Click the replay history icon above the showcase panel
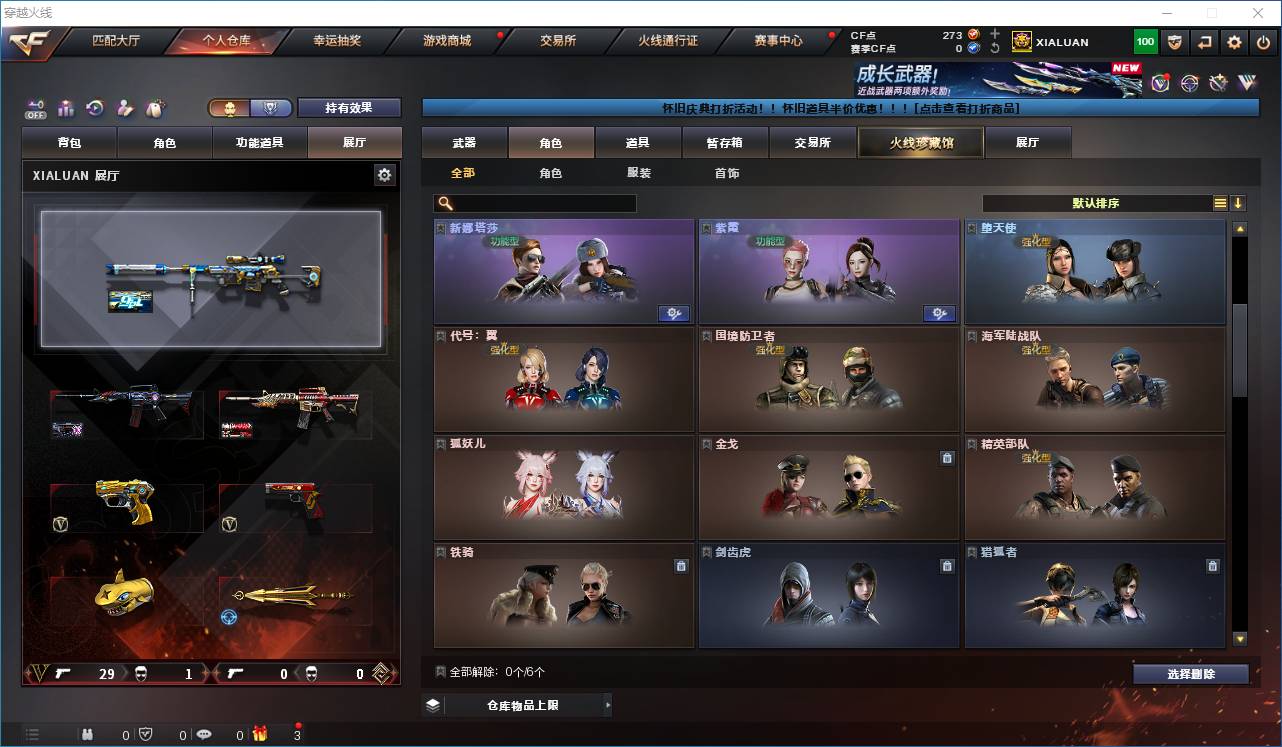This screenshot has width=1282, height=747. pos(95,108)
